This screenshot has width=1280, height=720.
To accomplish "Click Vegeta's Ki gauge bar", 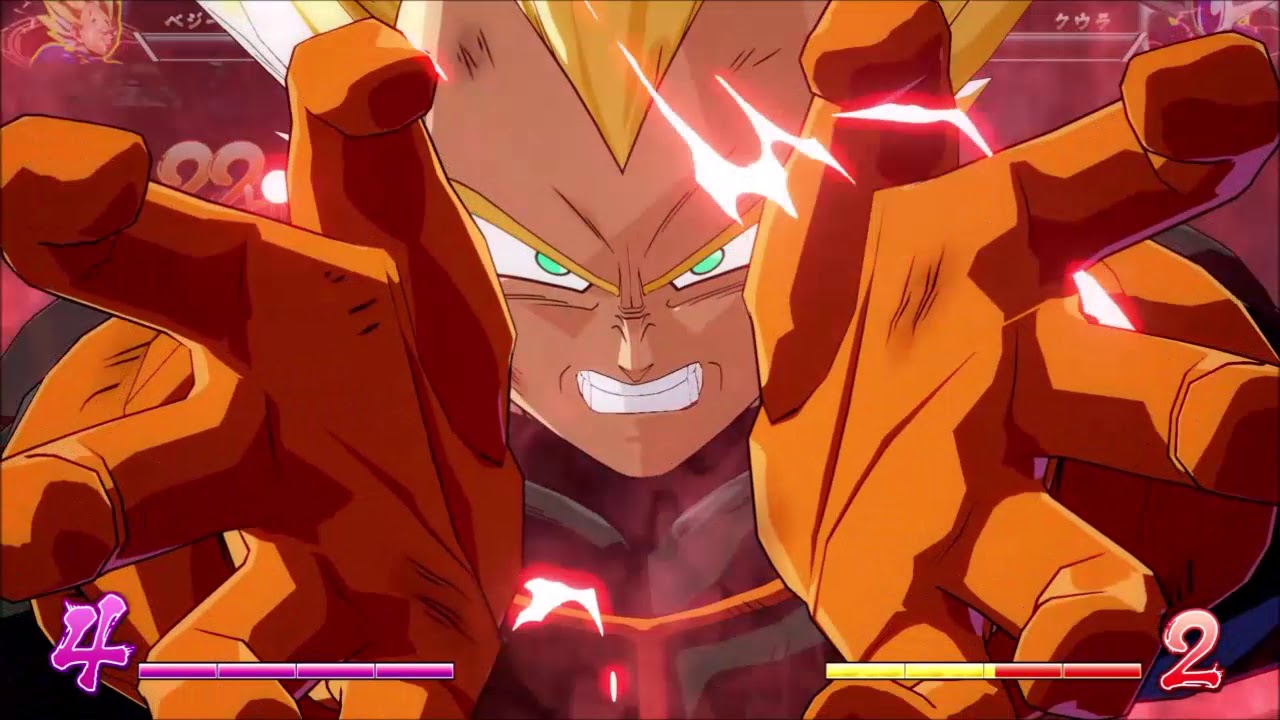I will pyautogui.click(x=295, y=671).
